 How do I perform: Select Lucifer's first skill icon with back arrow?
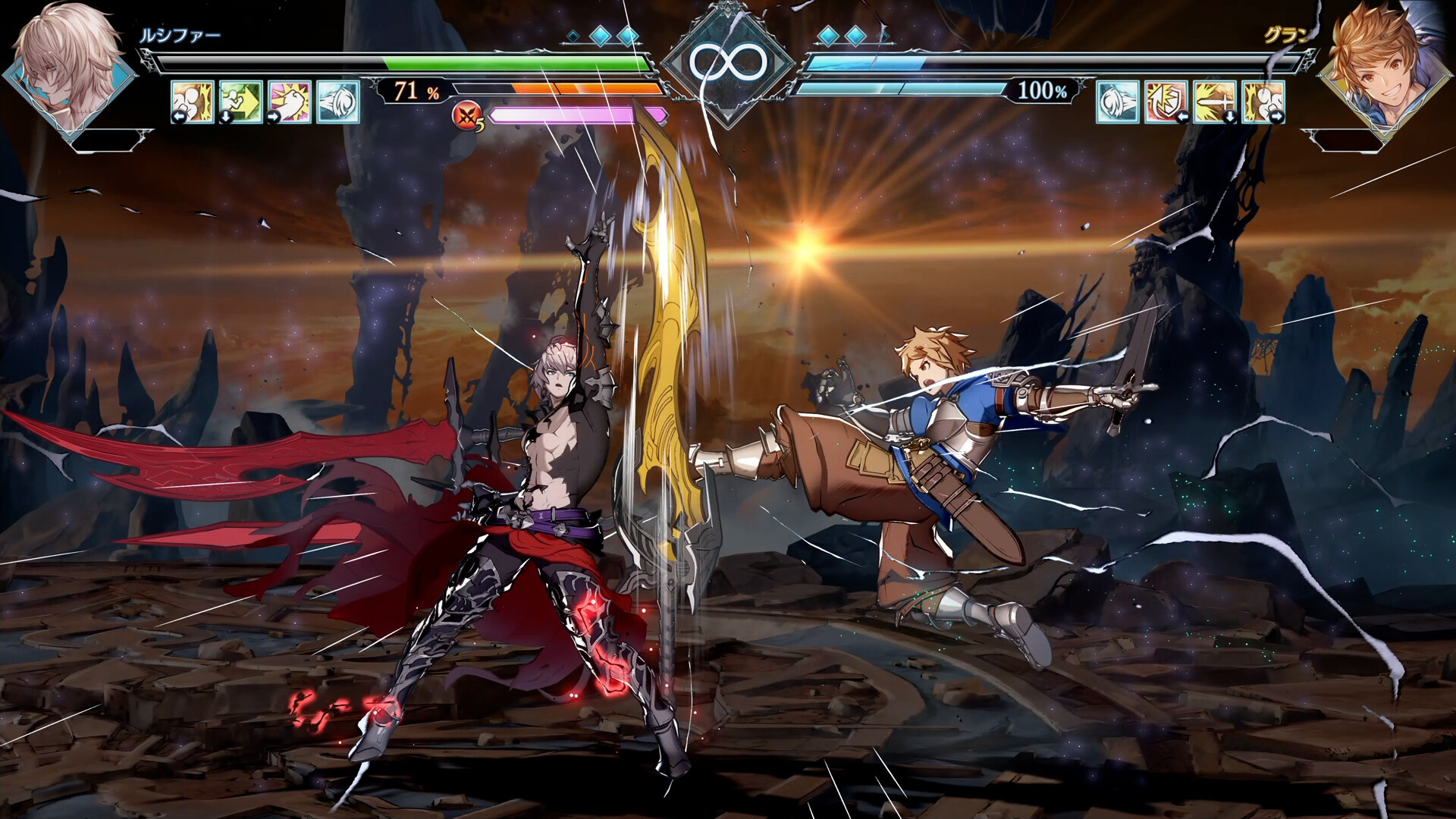191,102
